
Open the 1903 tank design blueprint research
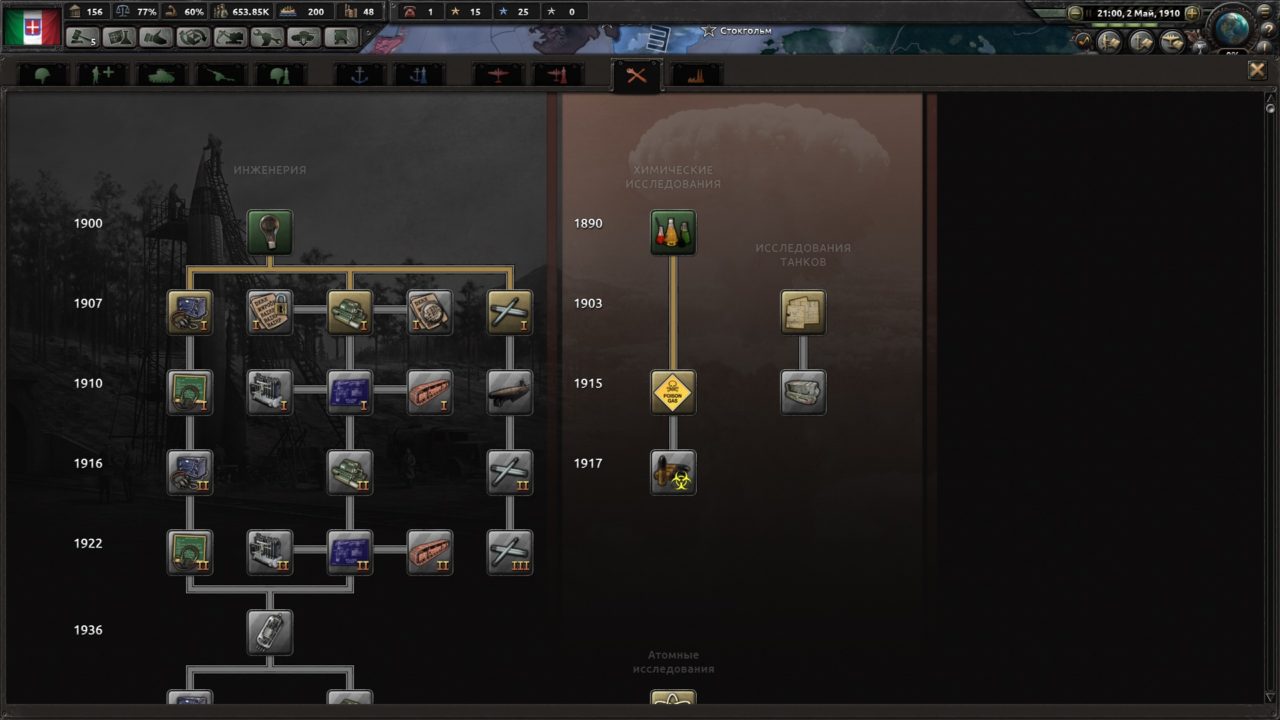(x=804, y=312)
